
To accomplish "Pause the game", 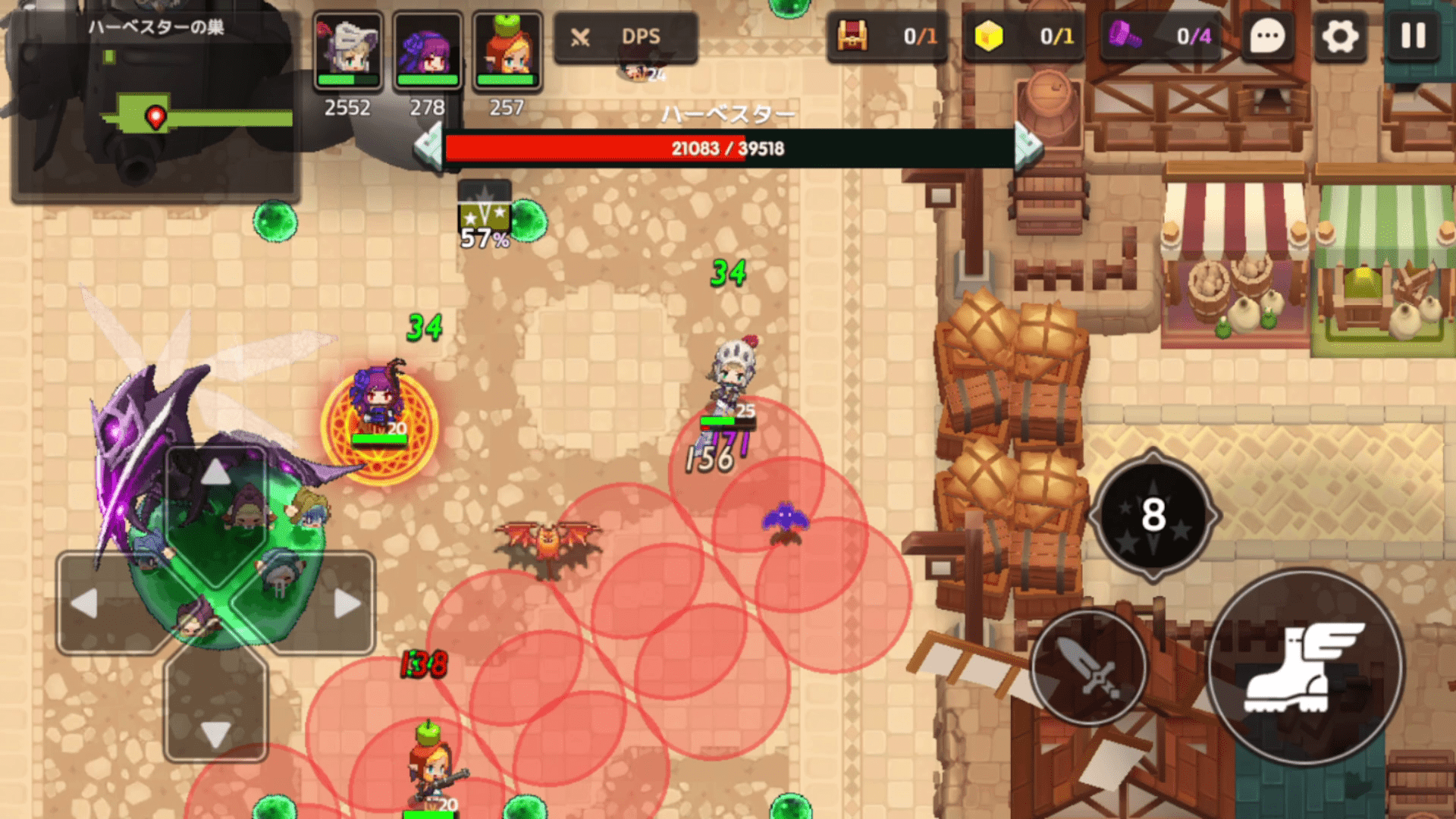I will (x=1413, y=36).
